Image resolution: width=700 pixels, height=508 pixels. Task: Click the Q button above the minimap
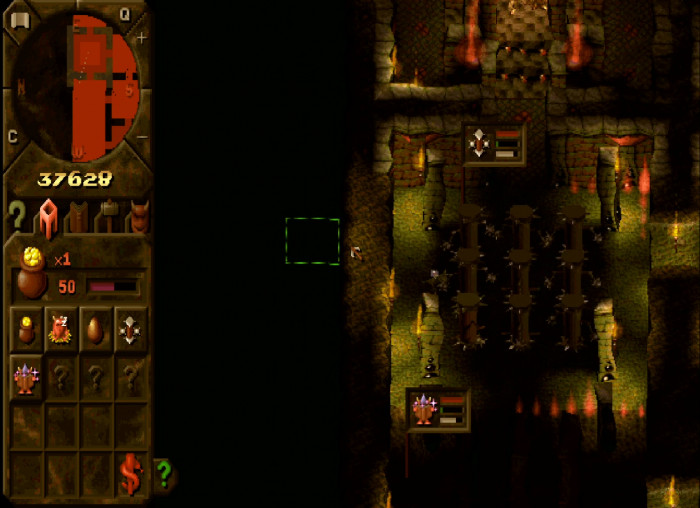[x=125, y=14]
